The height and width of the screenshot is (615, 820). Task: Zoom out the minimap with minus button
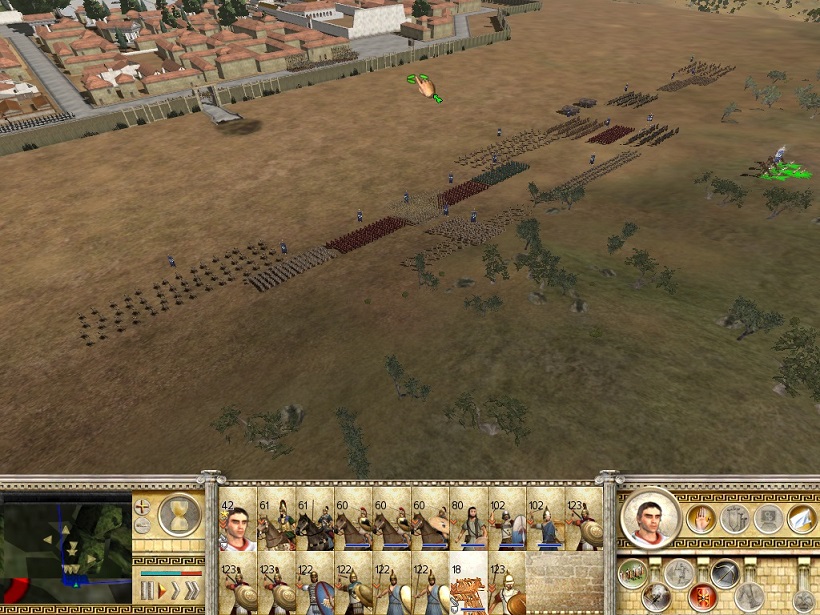(x=143, y=526)
